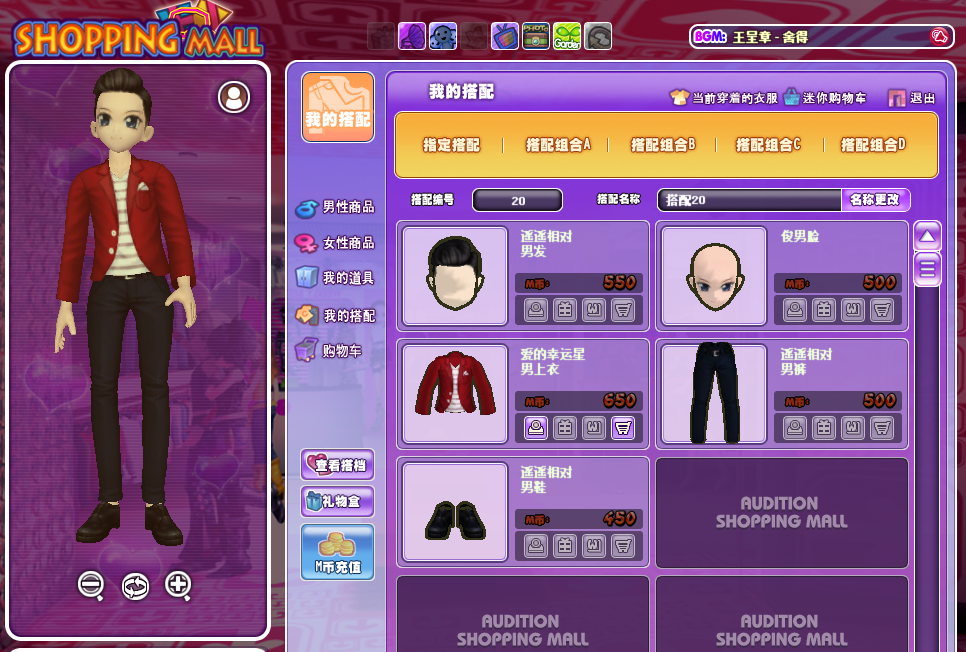Screen dimensions: 966x652
Task: Switch to 搭配组合B tab
Action: tap(663, 145)
